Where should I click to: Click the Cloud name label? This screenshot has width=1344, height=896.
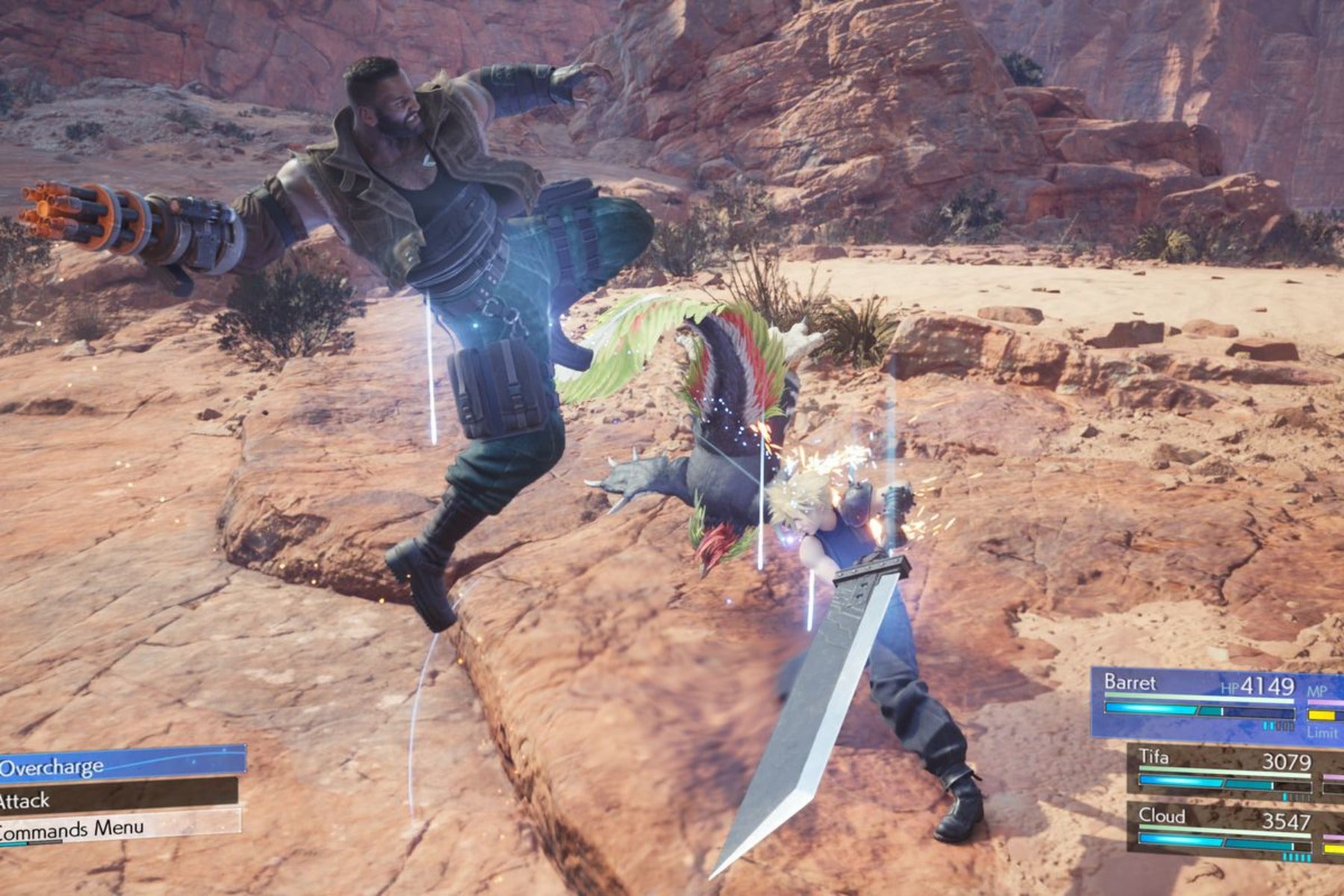1162,817
